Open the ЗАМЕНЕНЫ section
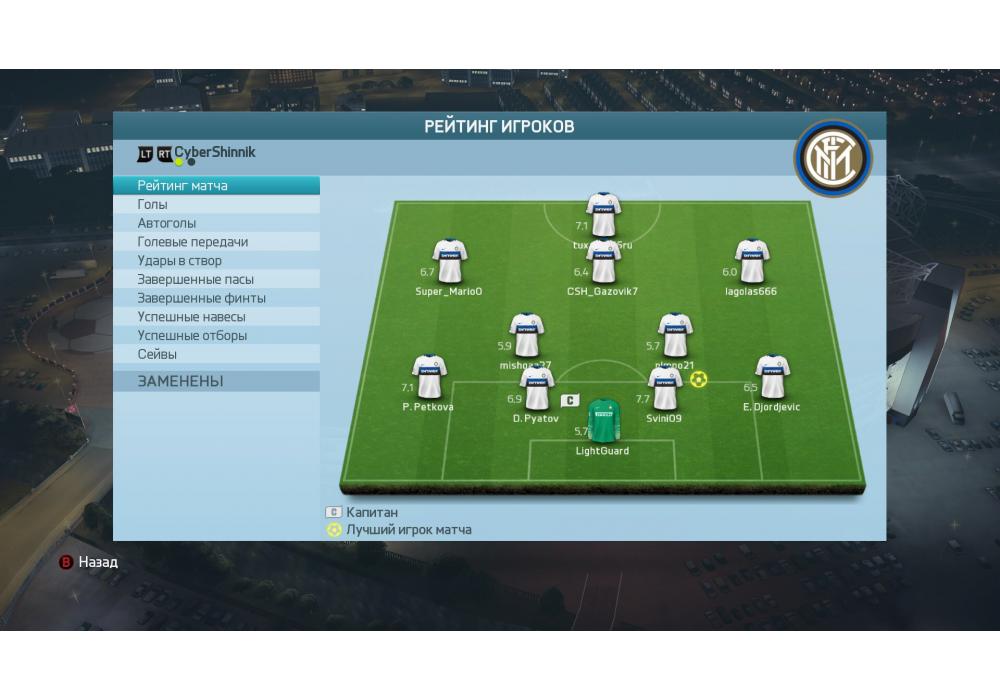 pos(216,381)
